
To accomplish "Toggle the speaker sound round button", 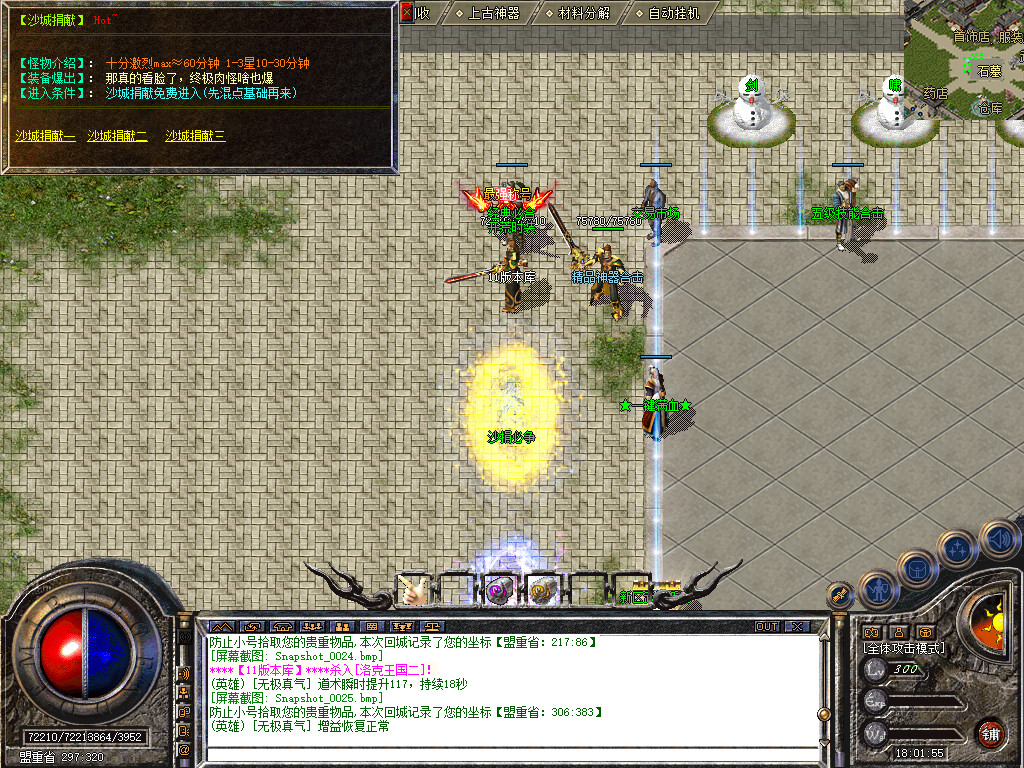I will (998, 538).
